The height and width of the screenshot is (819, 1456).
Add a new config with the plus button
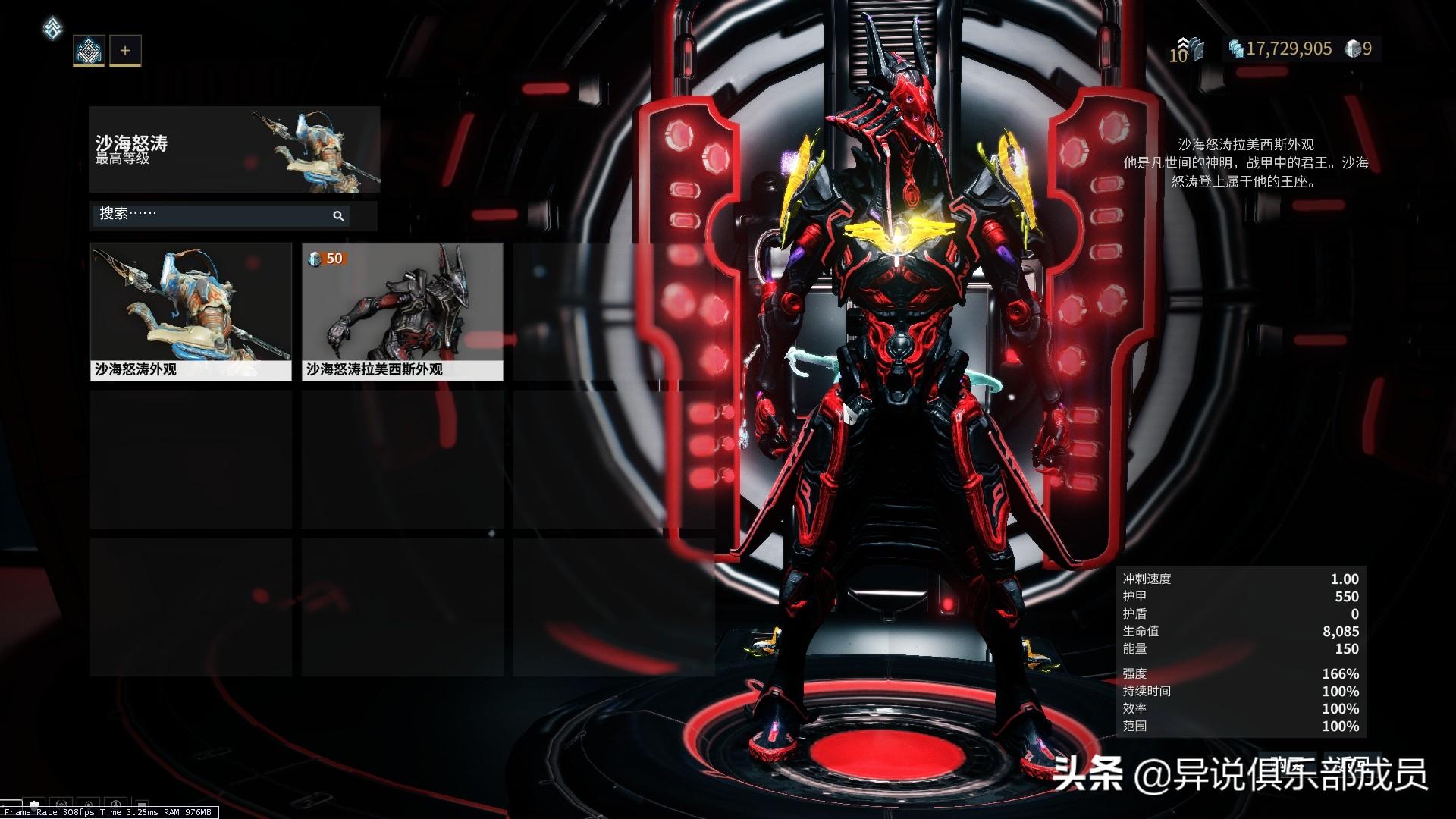pos(125,51)
